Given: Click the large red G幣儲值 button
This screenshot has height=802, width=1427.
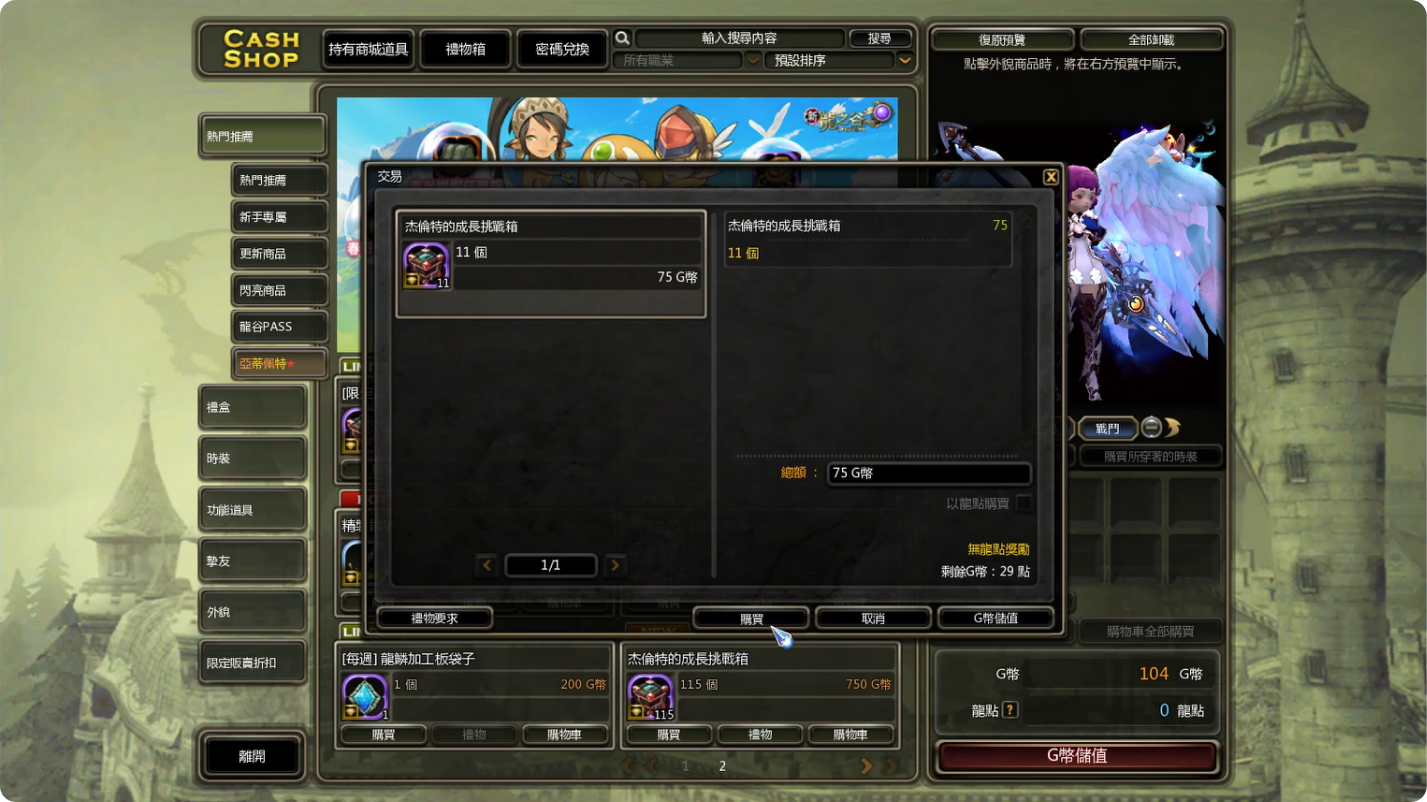Looking at the screenshot, I should pos(1077,757).
